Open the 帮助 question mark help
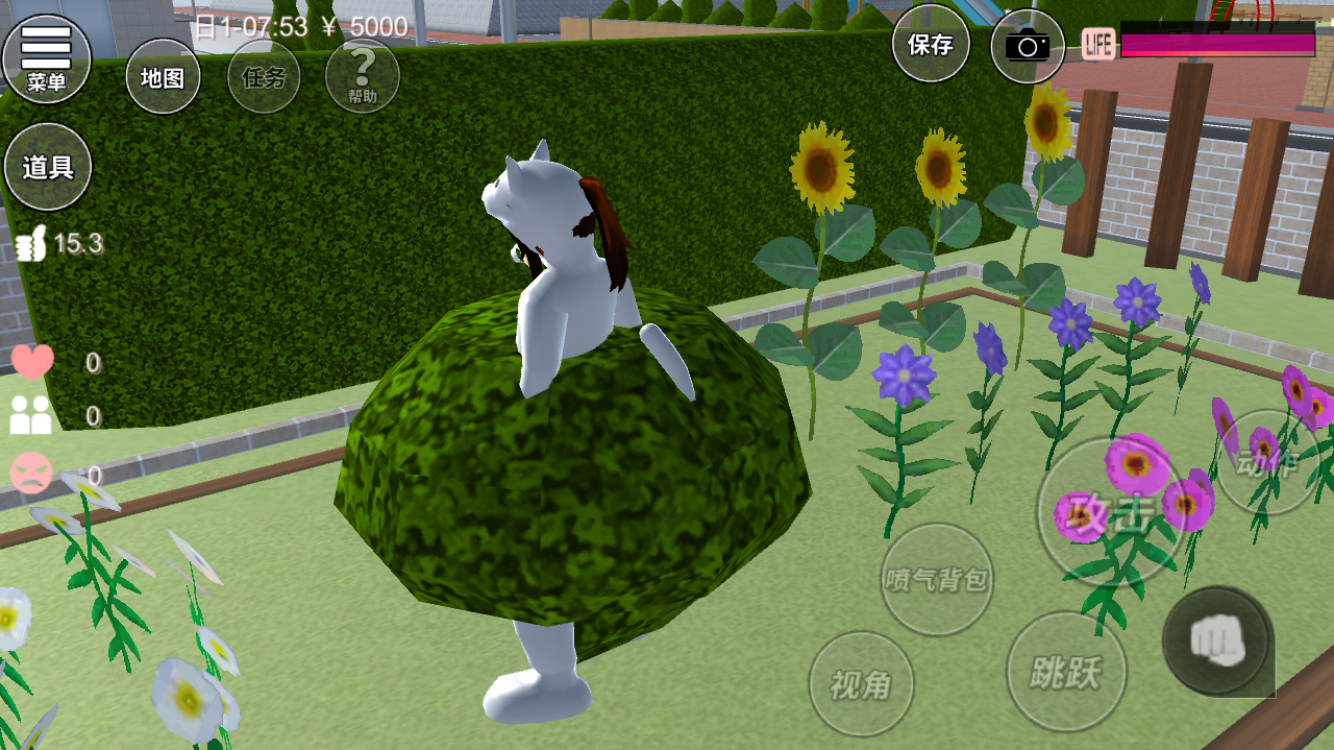 tap(362, 77)
